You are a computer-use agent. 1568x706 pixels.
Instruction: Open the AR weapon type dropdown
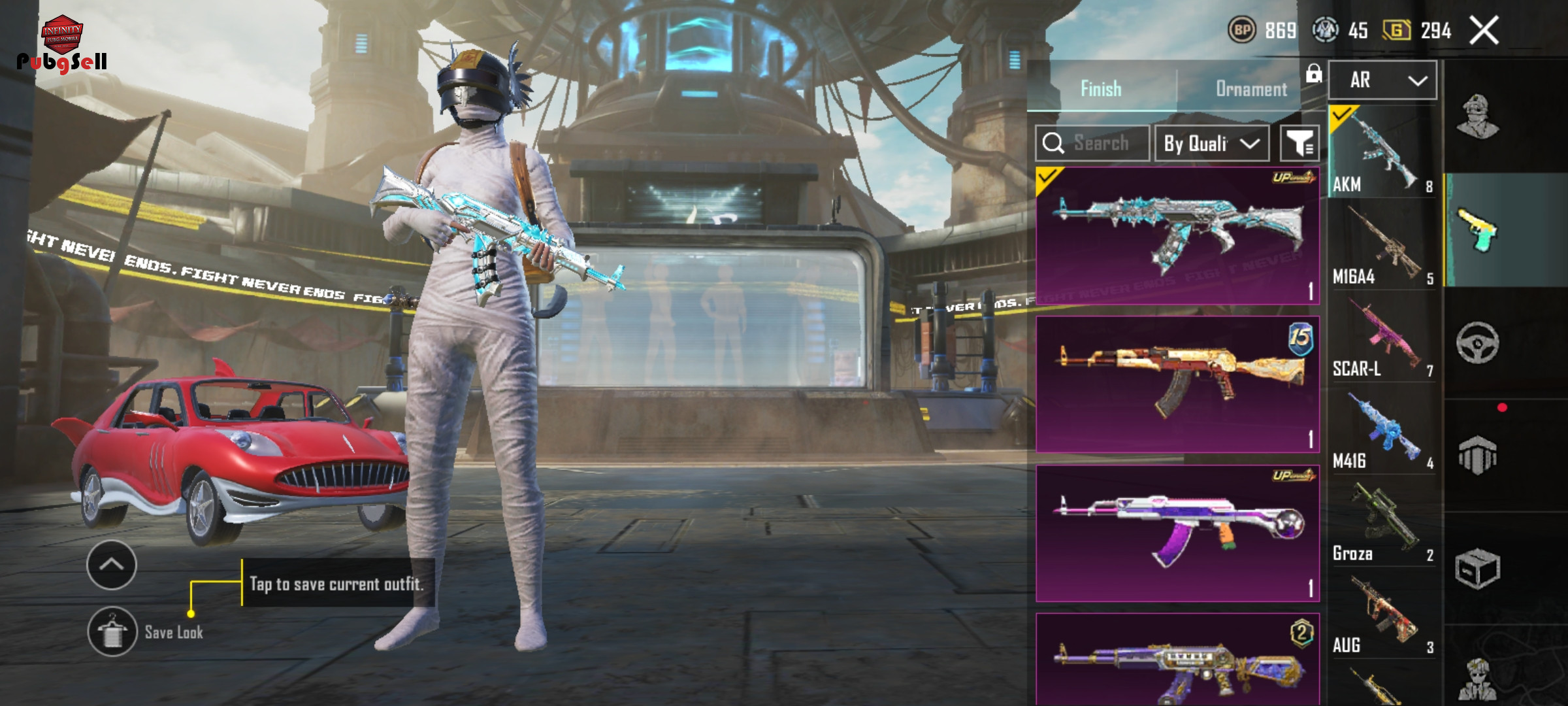pyautogui.click(x=1382, y=80)
